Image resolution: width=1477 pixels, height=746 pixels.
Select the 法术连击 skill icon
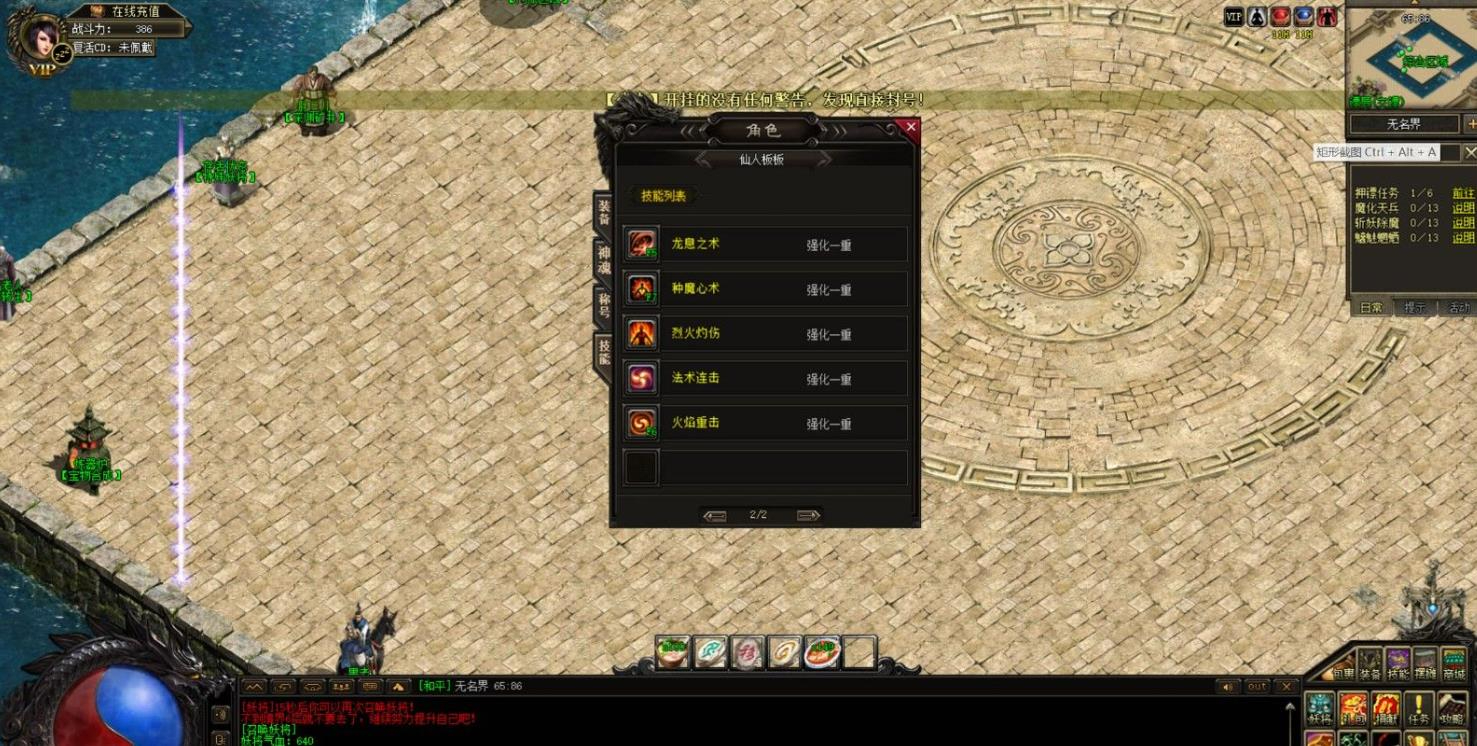641,378
